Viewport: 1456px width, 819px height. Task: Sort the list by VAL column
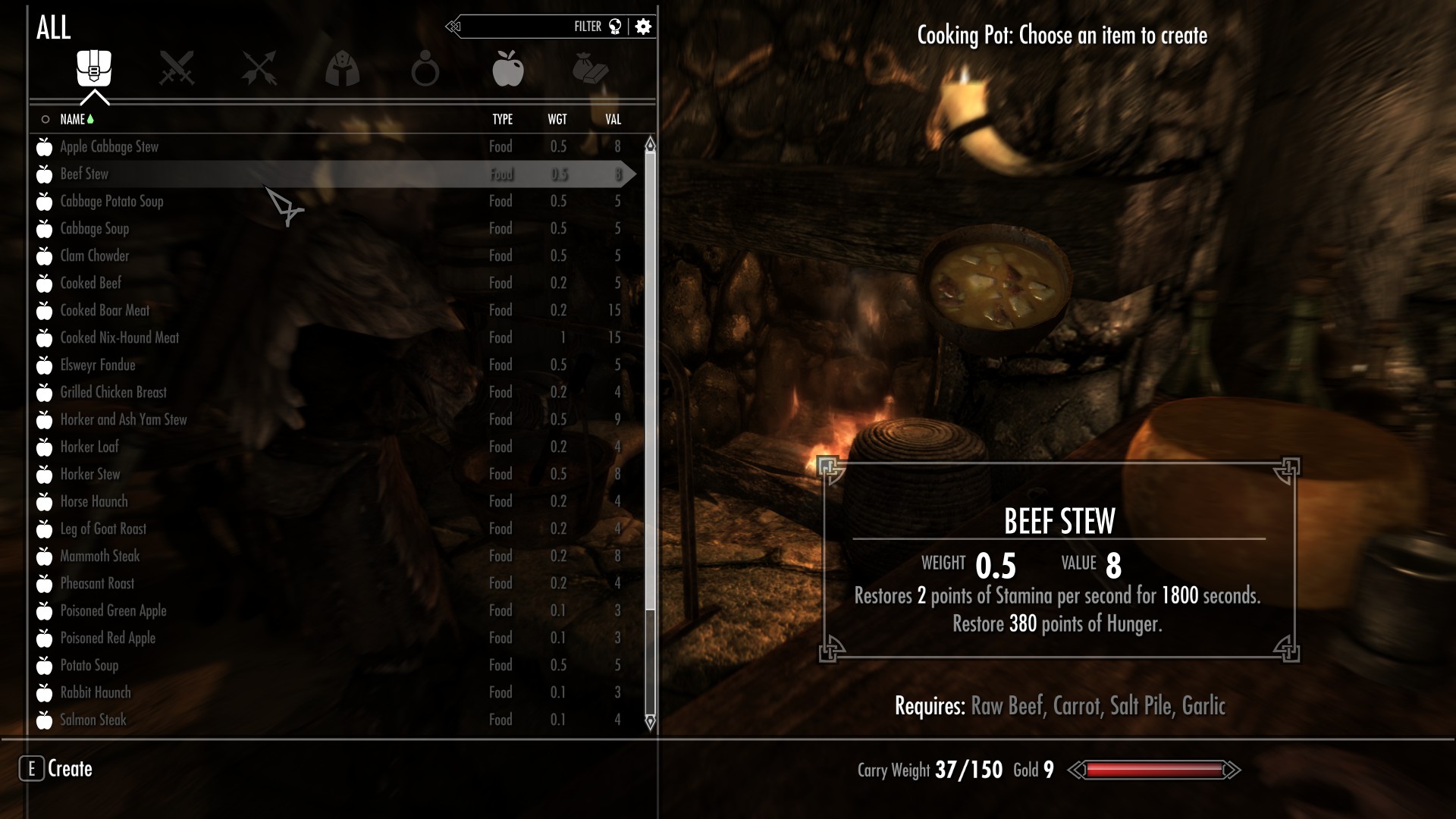(x=613, y=120)
